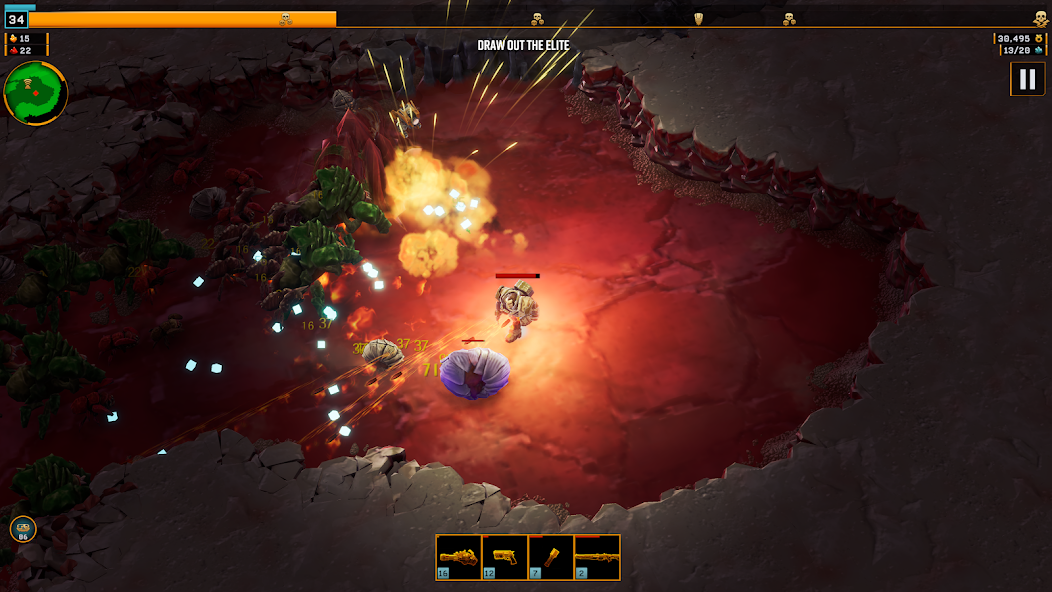Screen dimensions: 1052x592
Task: Pick the grenade weapon slot
Action: [551, 557]
